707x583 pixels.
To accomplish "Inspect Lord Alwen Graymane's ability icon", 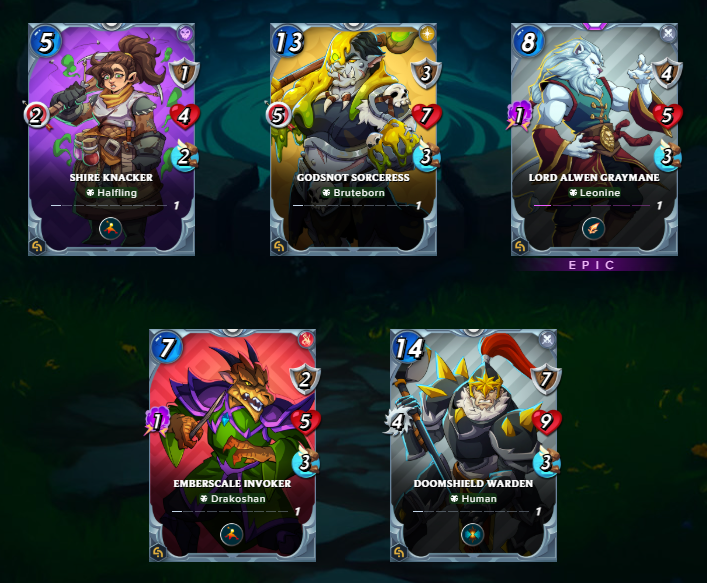I will (x=594, y=228).
